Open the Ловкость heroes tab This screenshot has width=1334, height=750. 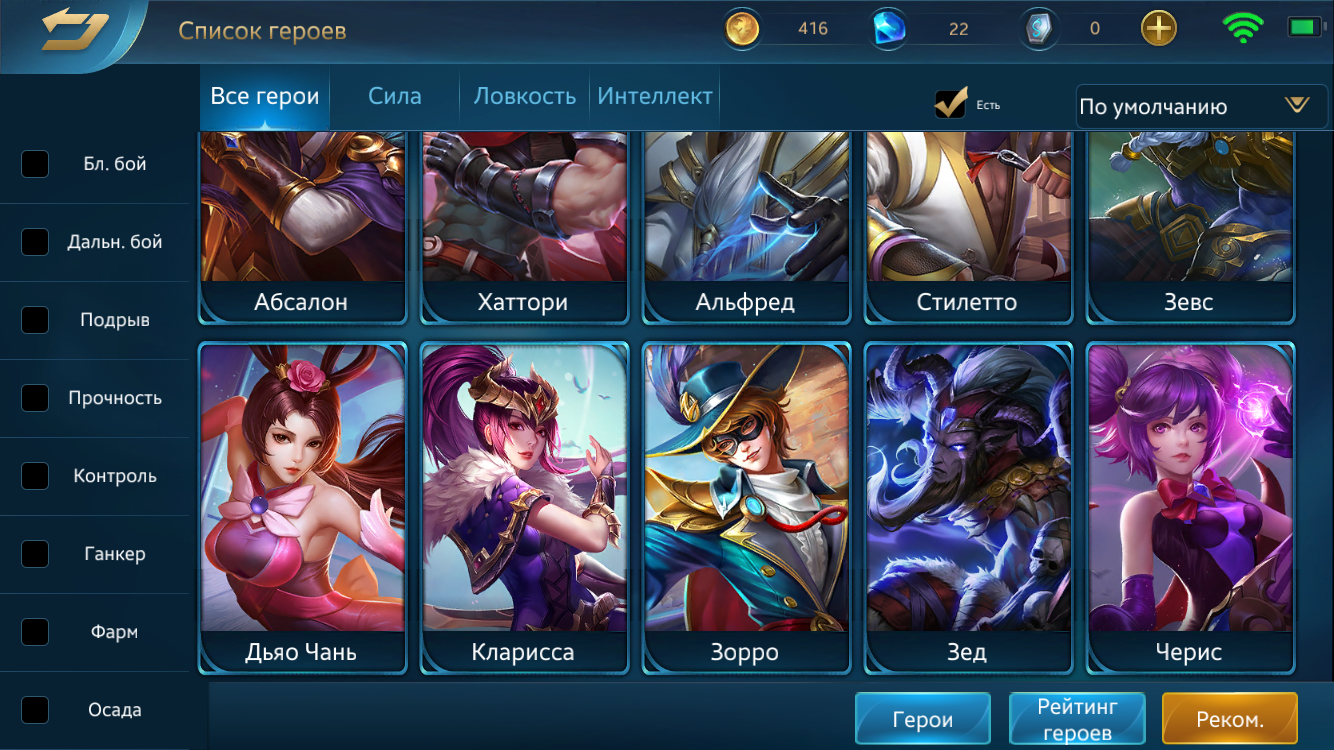[523, 96]
